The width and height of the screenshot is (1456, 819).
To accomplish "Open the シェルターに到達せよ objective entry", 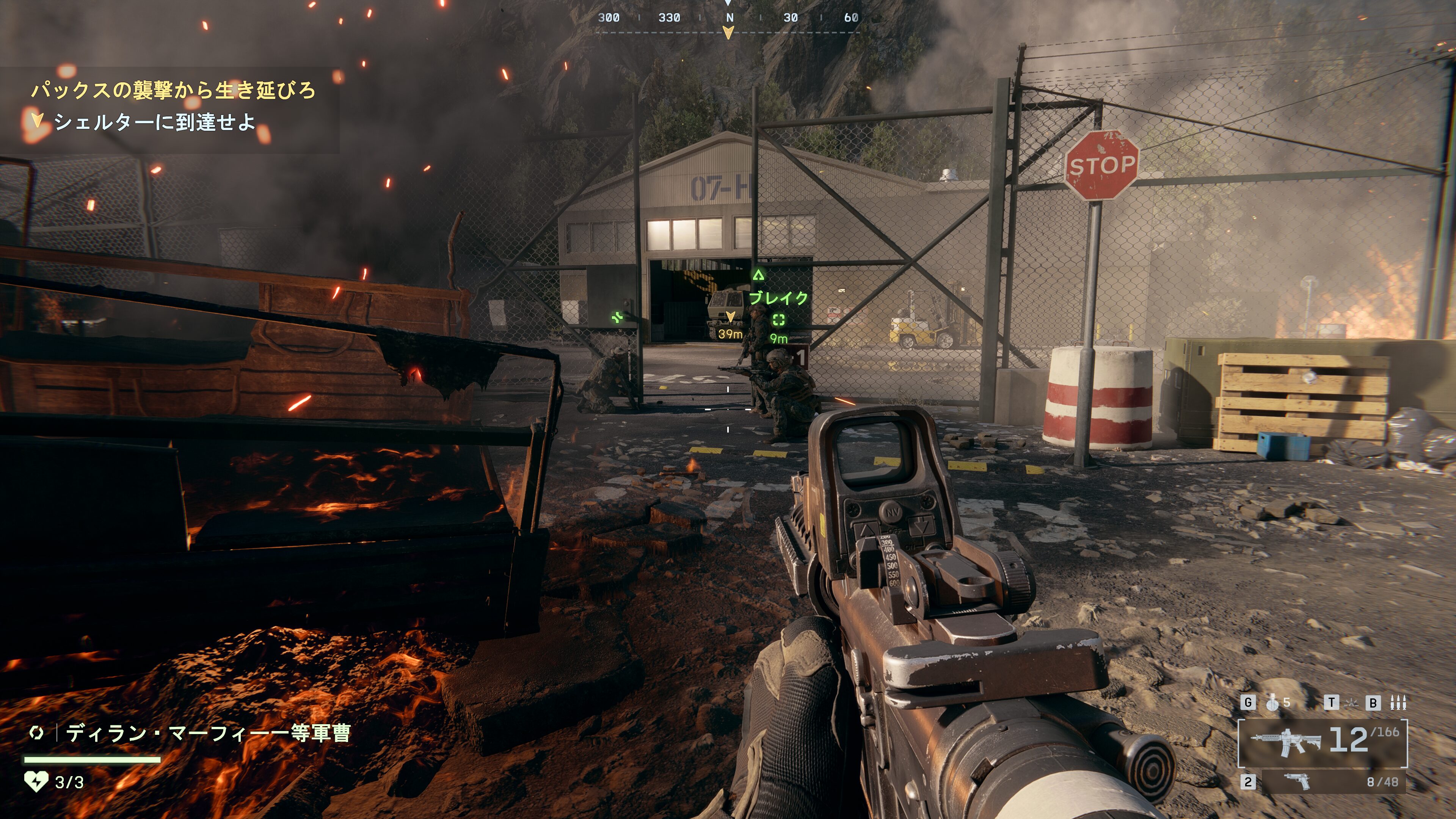I will pyautogui.click(x=154, y=122).
